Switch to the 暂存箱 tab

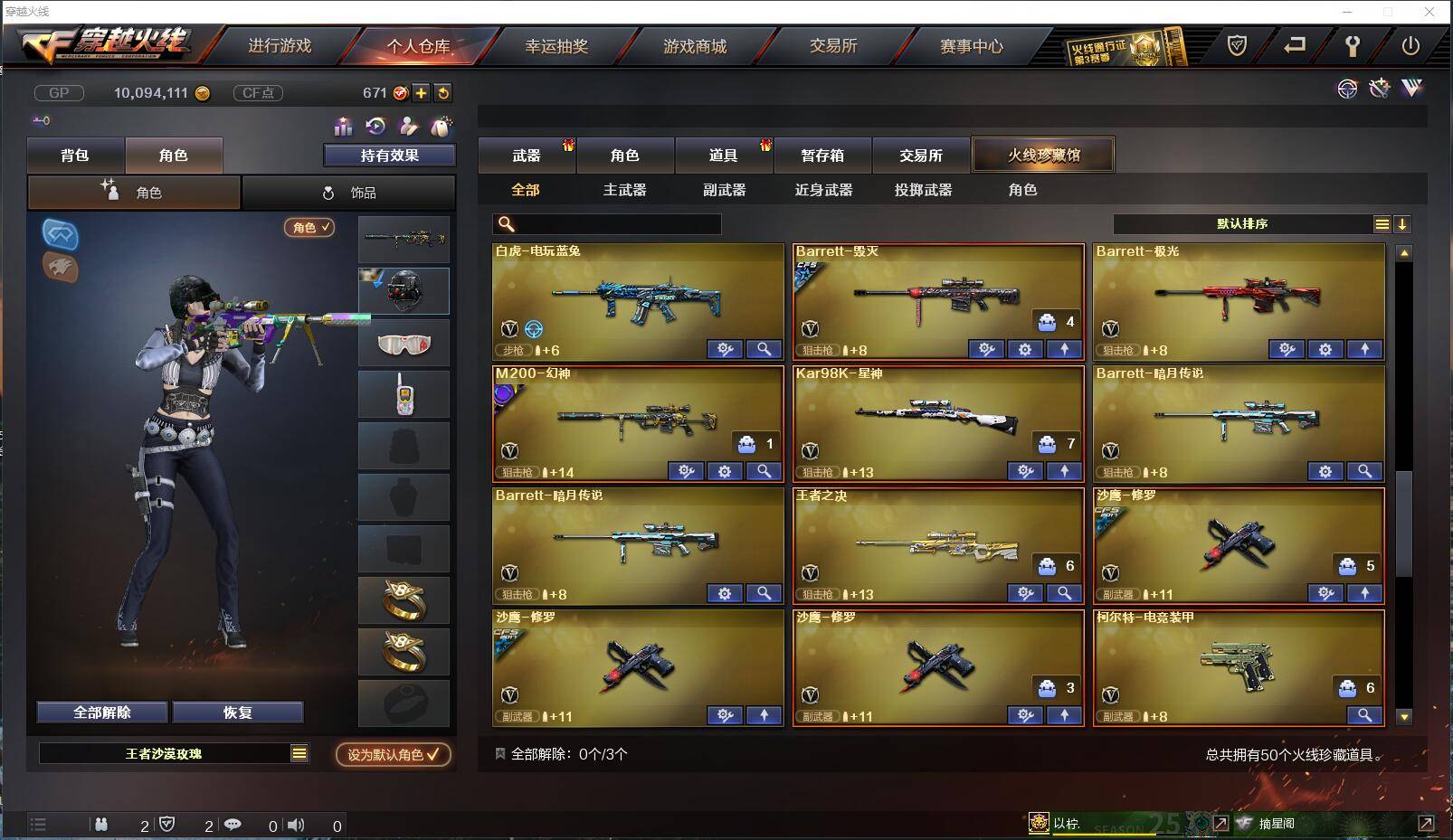tap(821, 155)
